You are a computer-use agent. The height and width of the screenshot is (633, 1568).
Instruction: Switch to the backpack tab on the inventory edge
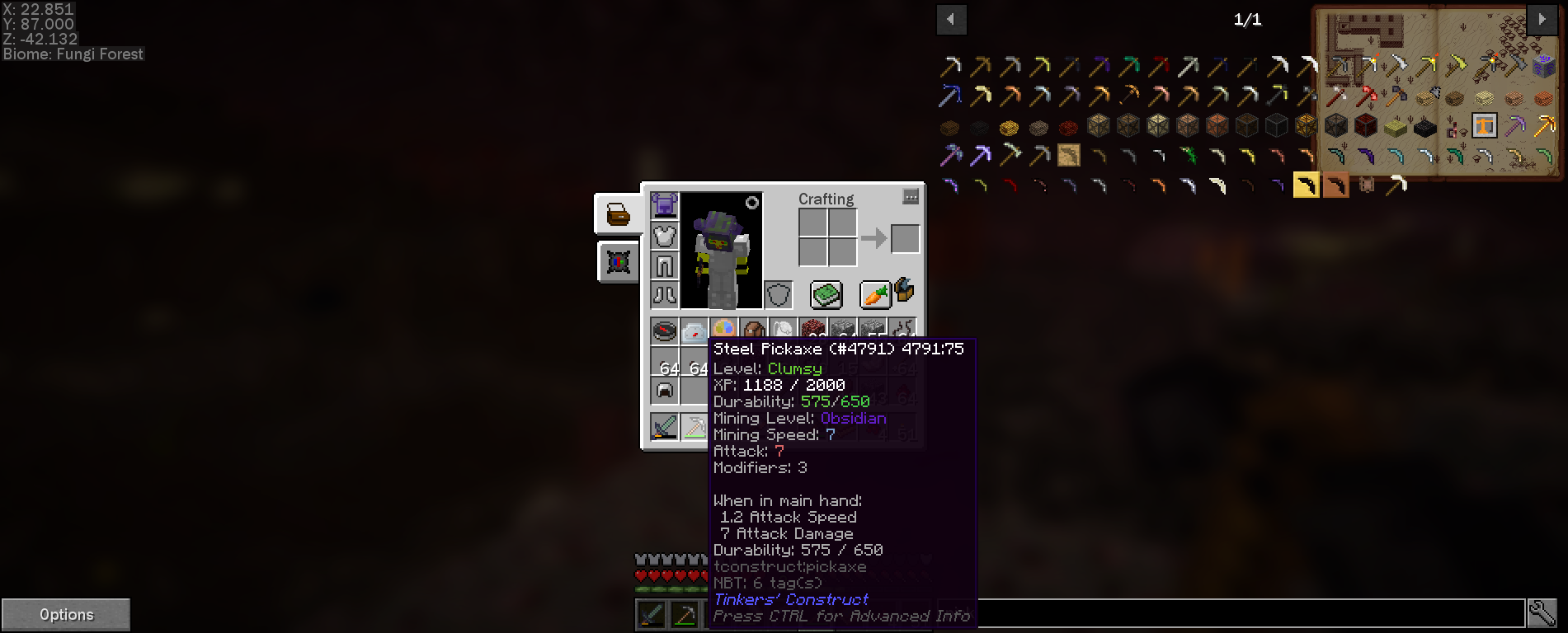point(617,213)
